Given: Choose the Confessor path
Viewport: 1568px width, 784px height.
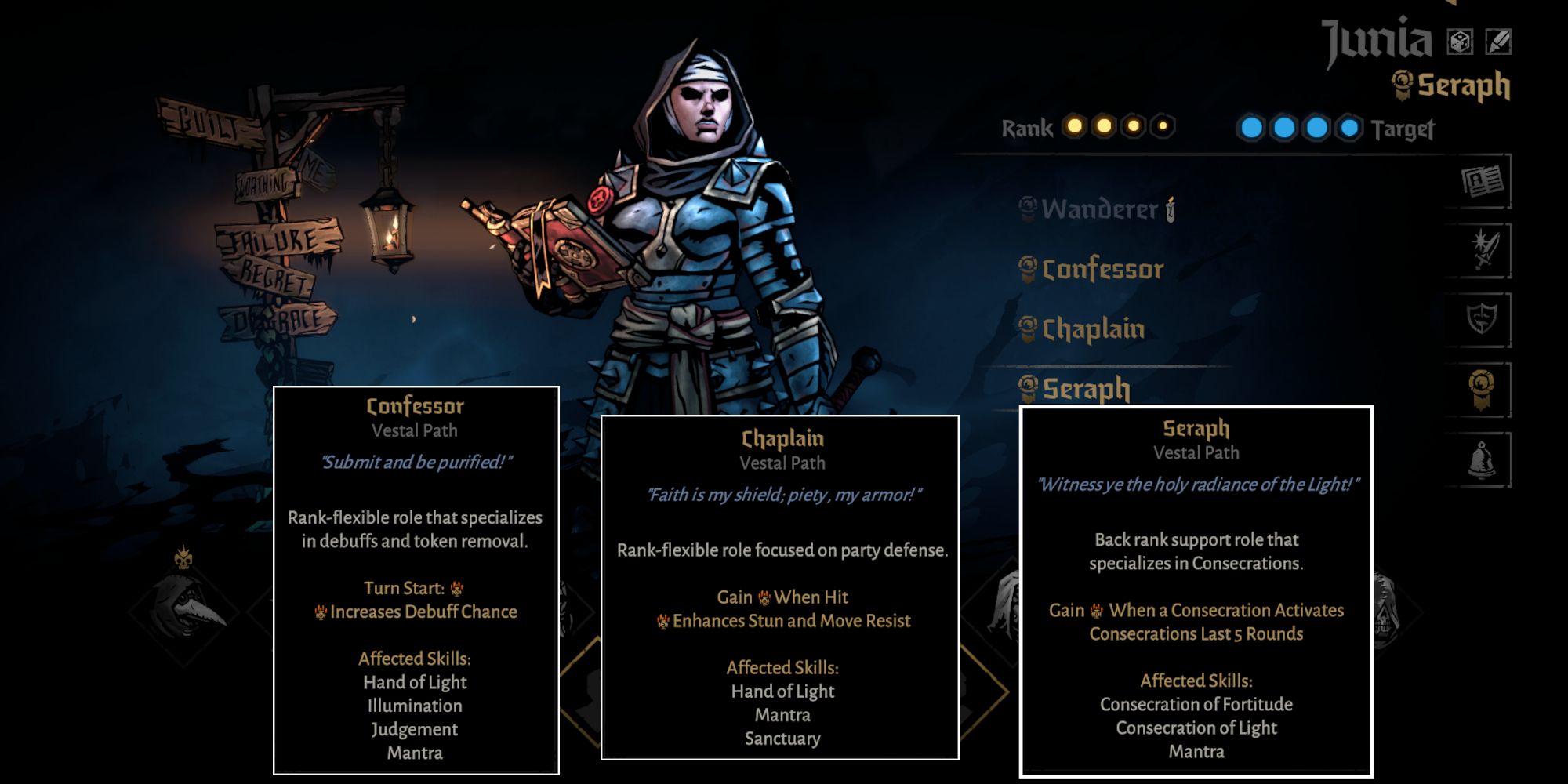Looking at the screenshot, I should 1102,270.
